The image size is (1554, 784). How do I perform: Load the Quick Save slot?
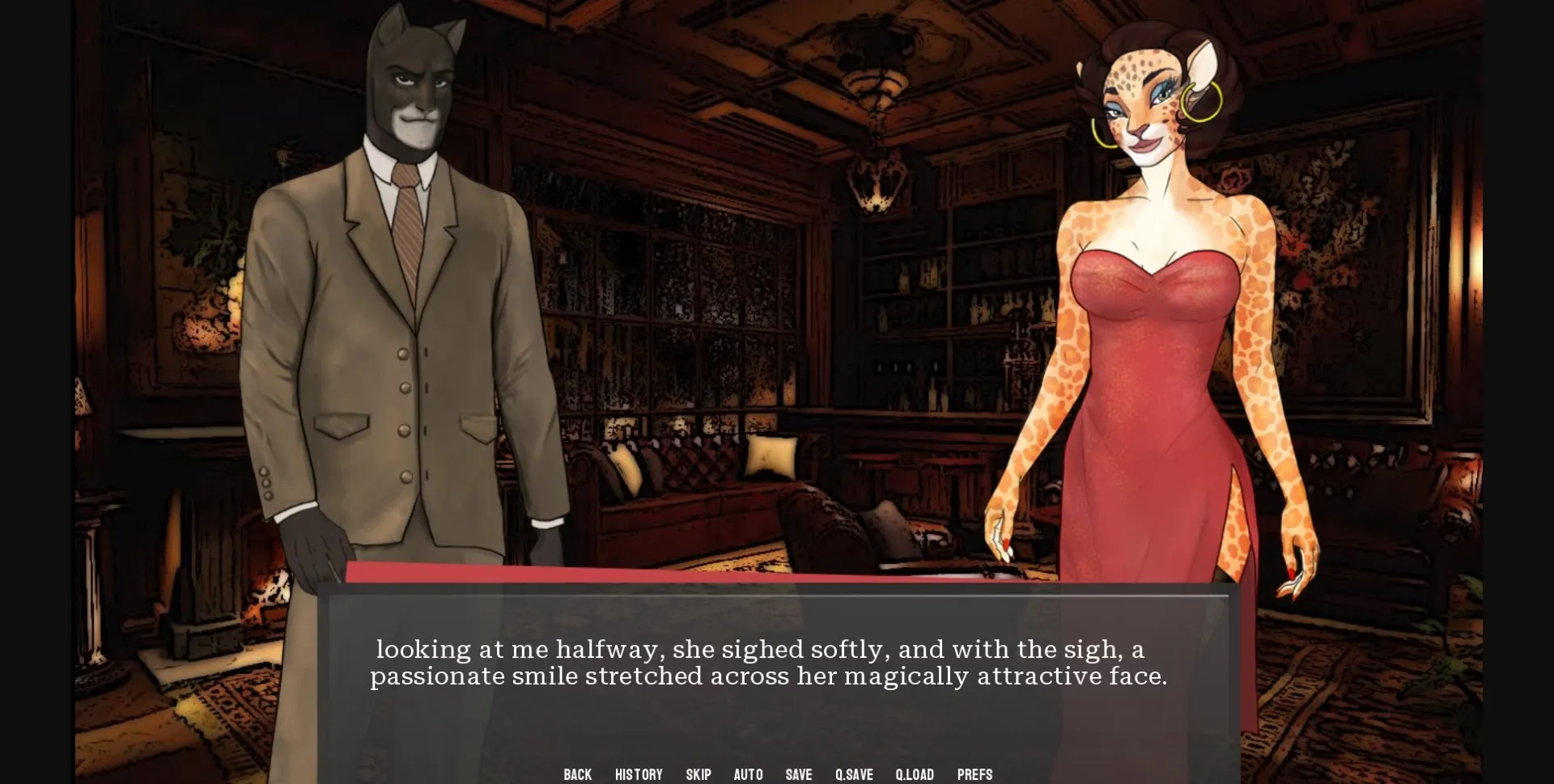click(914, 774)
